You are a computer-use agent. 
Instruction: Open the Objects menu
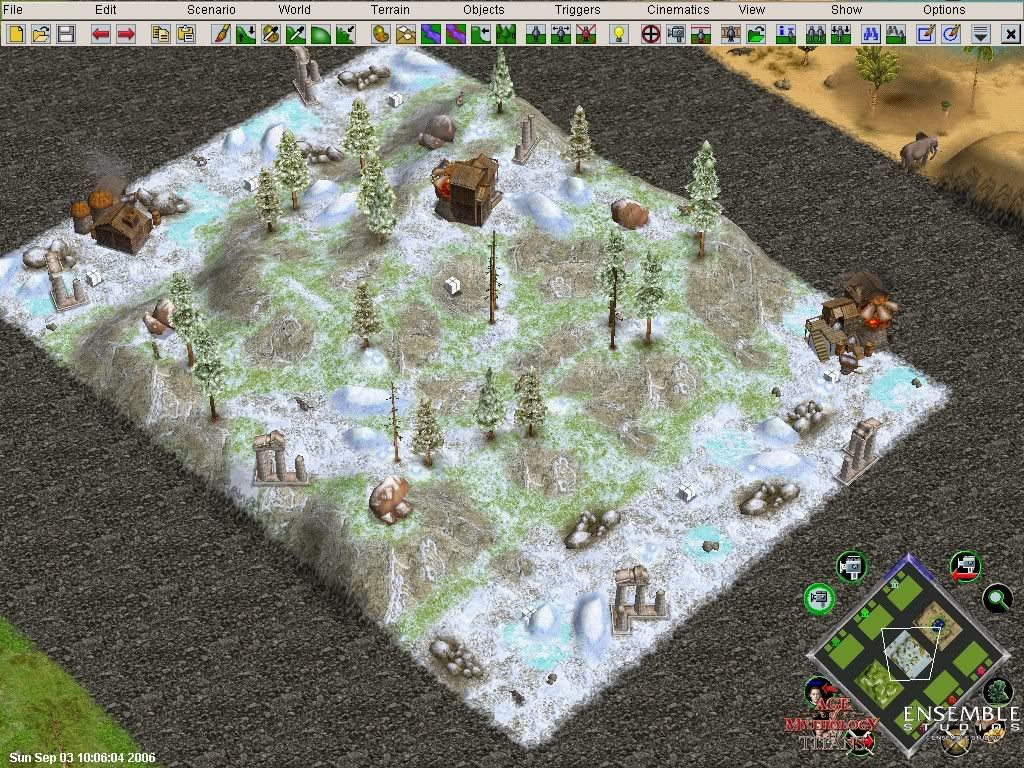(484, 10)
